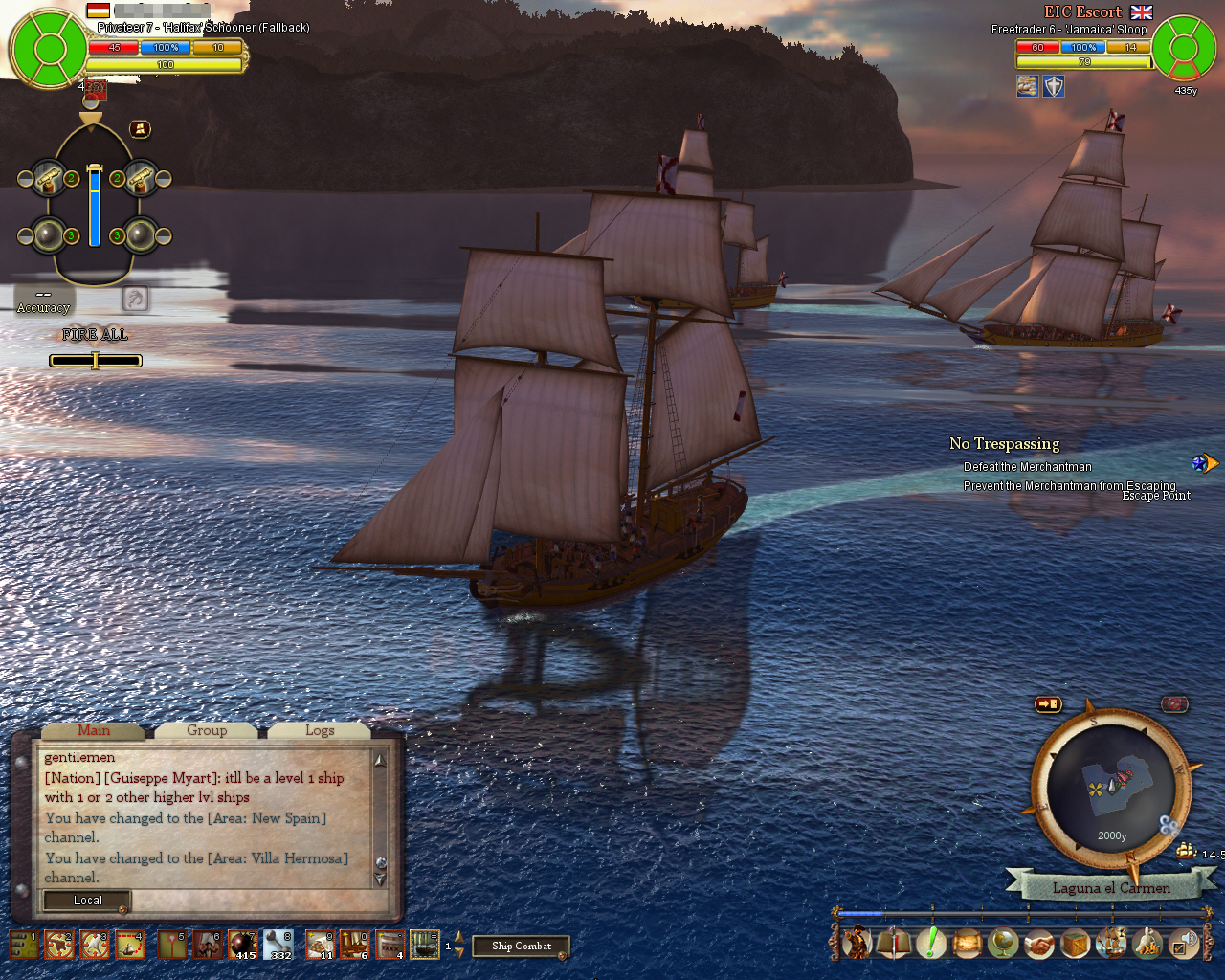This screenshot has width=1225, height=980.
Task: Open the world globe map icon
Action: (x=1002, y=944)
